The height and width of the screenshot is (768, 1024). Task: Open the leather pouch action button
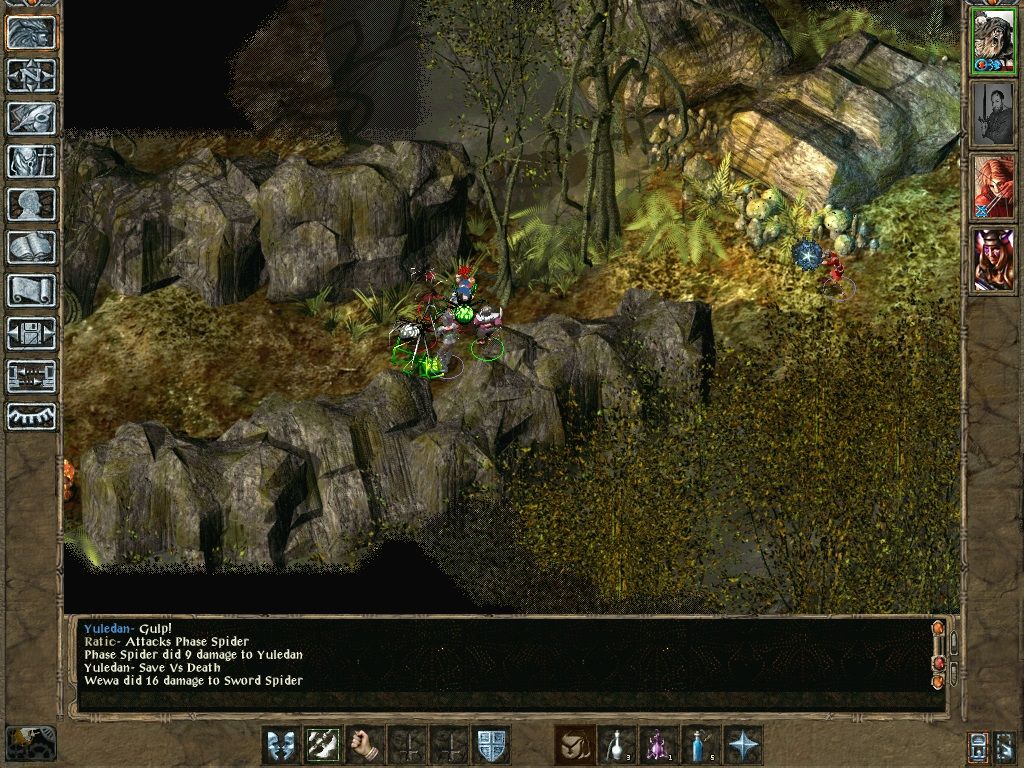click(574, 746)
